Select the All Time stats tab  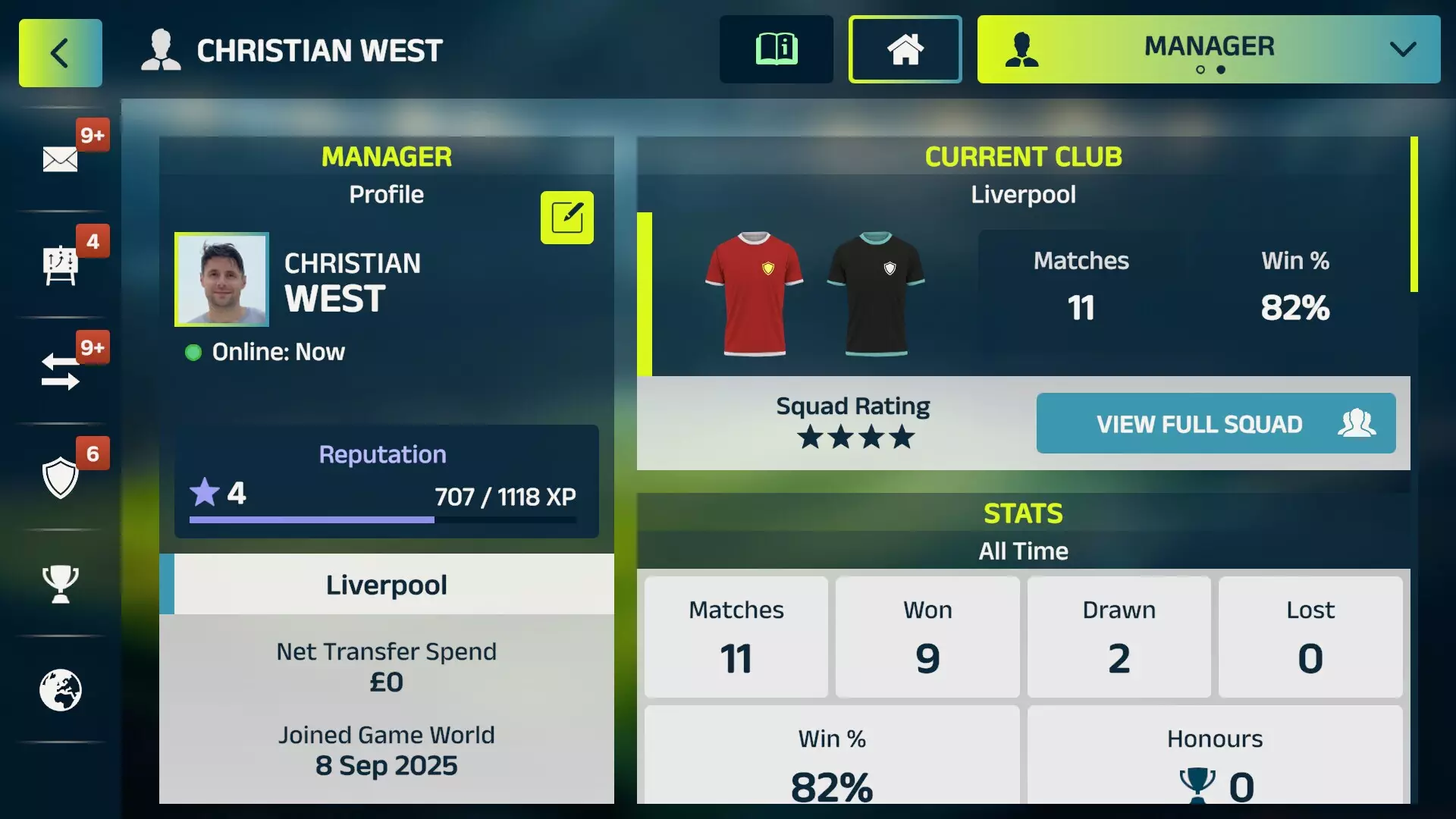1022,551
